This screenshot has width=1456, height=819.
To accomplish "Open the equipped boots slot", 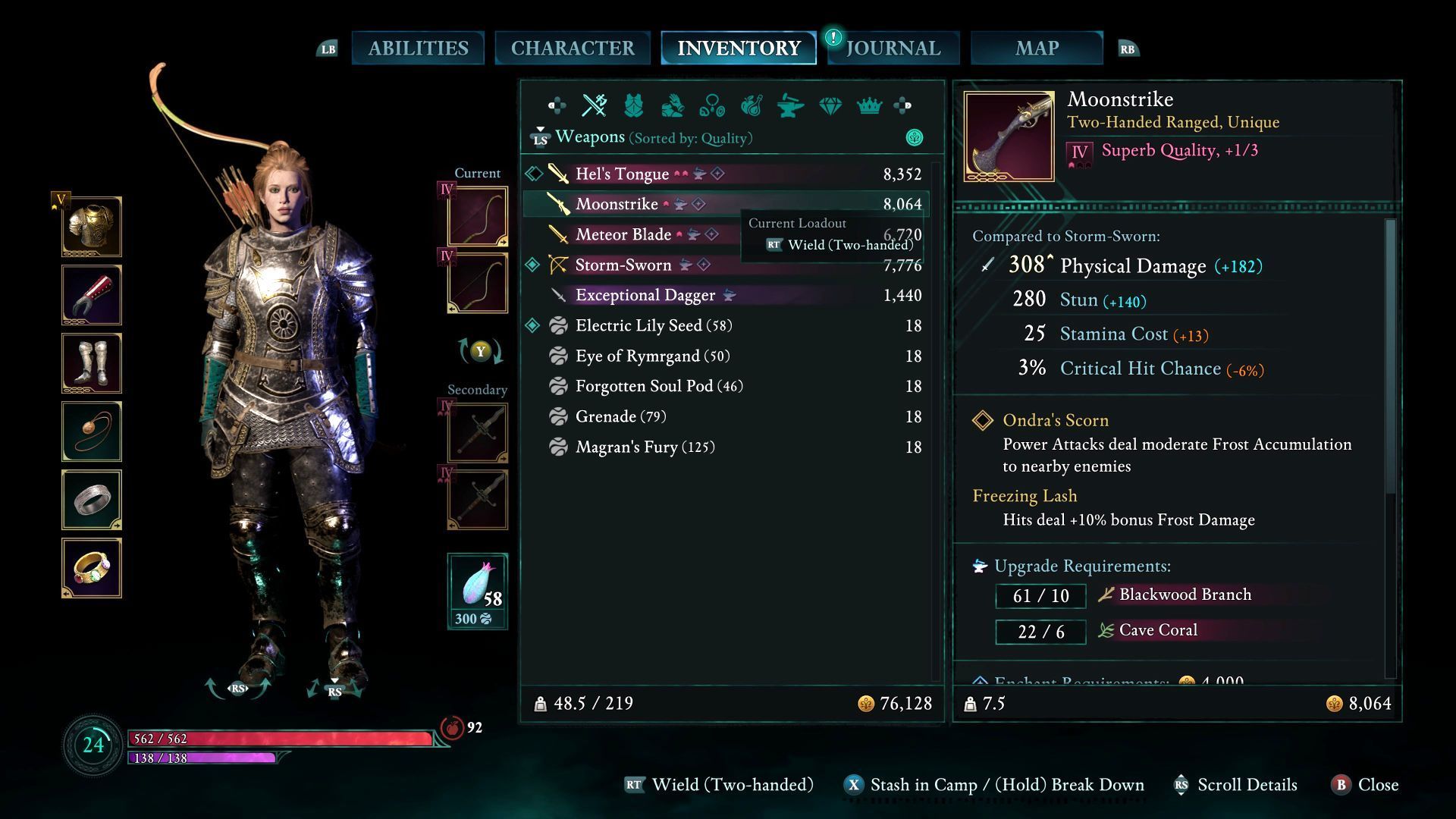I will pos(92,363).
